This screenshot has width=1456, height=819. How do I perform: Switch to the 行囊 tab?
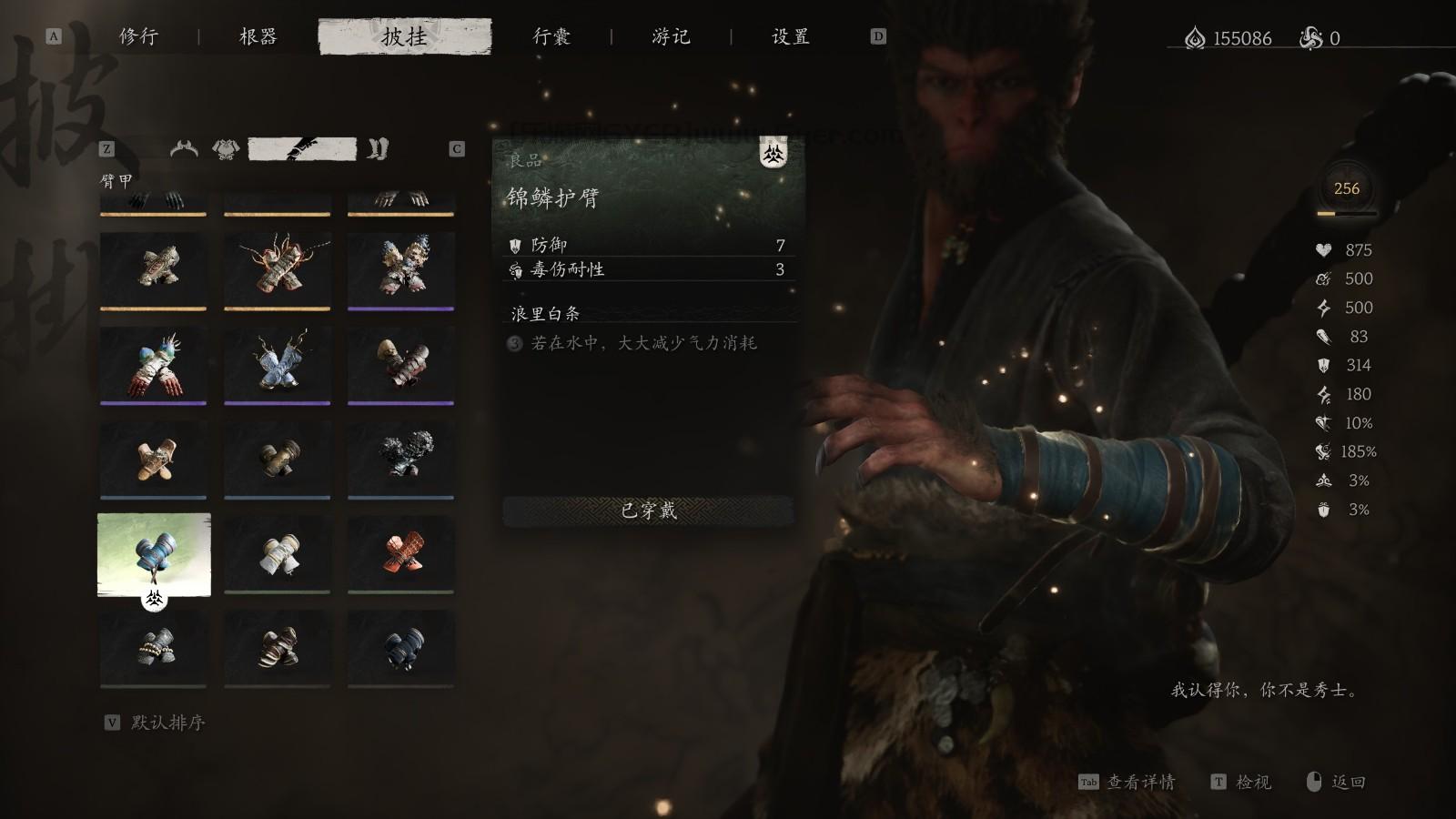[x=553, y=37]
